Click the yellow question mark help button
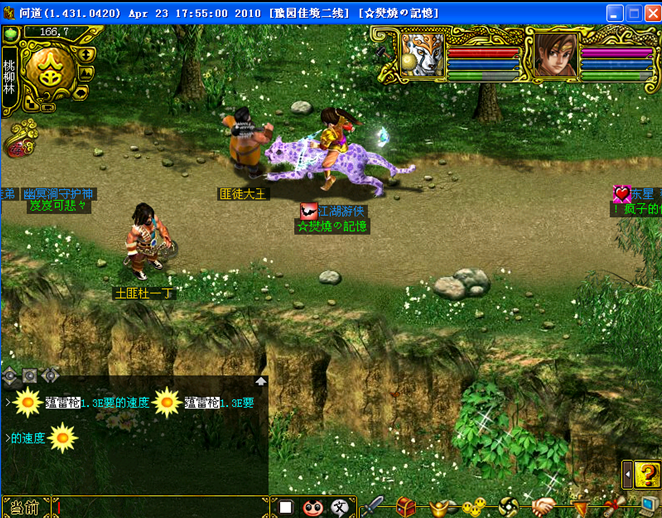 pyautogui.click(x=645, y=472)
